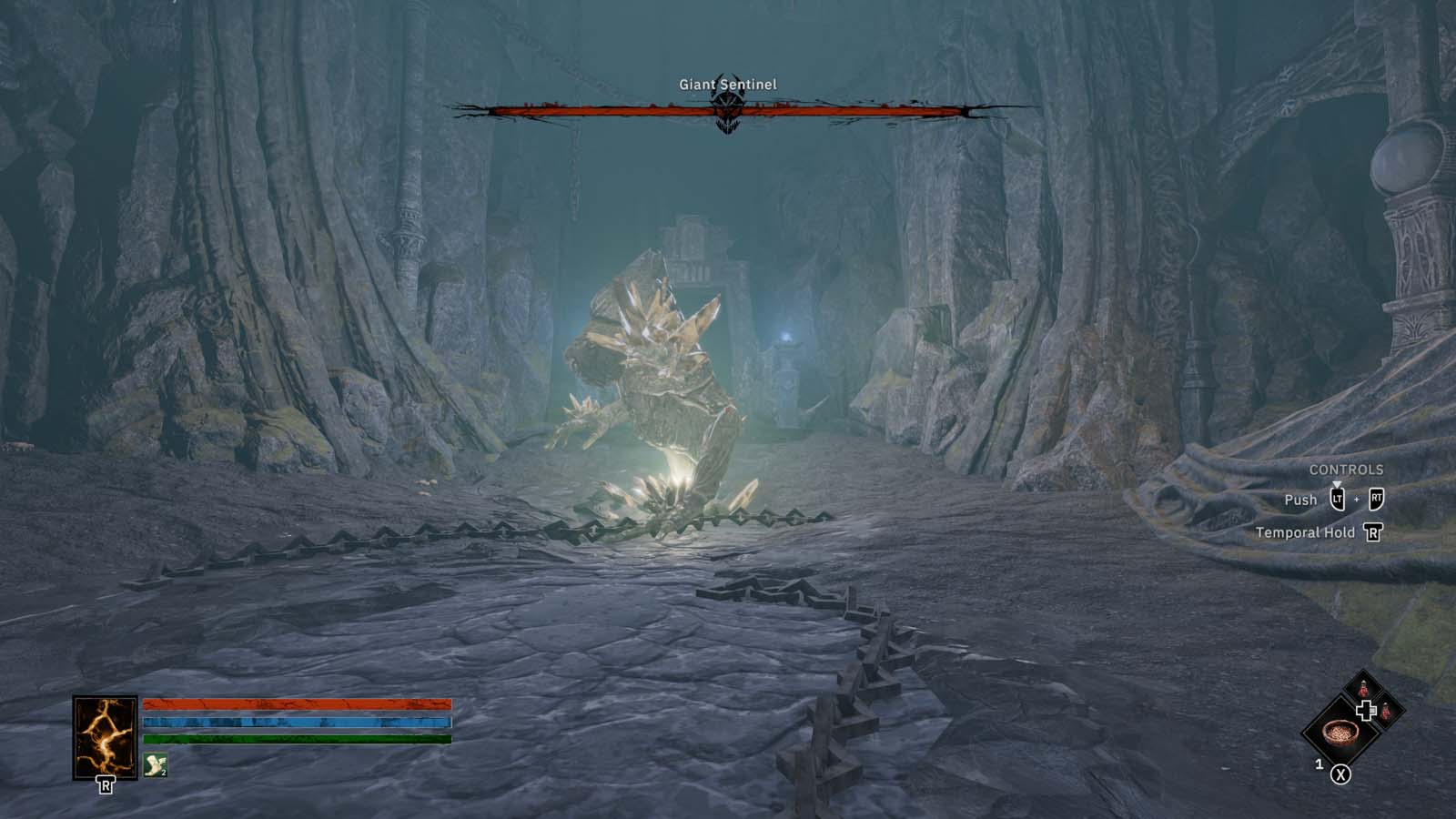Click the upper red potion slot icon
1456x819 pixels.
coord(1363,689)
